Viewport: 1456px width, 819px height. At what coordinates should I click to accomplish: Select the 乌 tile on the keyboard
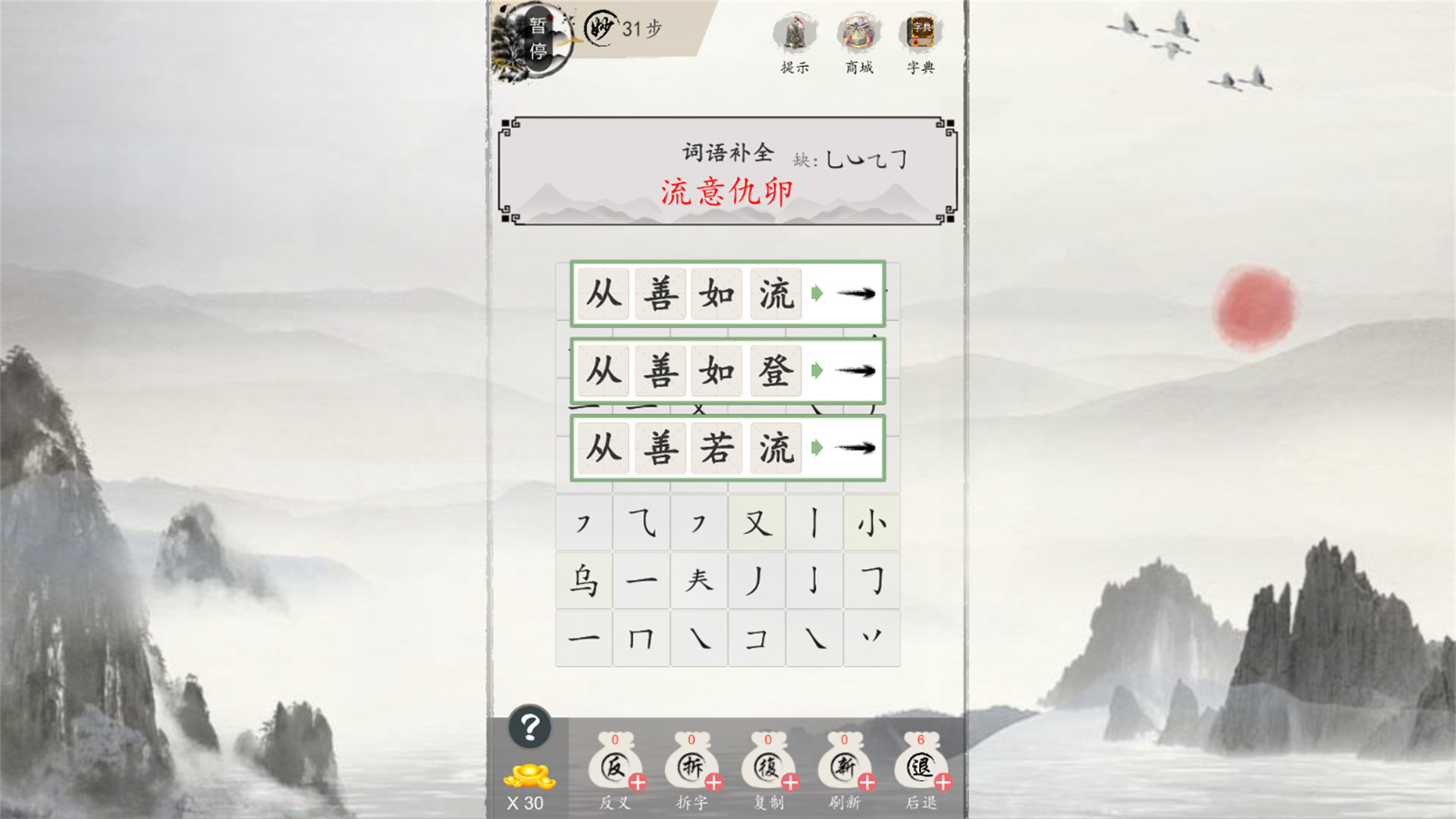(x=583, y=581)
